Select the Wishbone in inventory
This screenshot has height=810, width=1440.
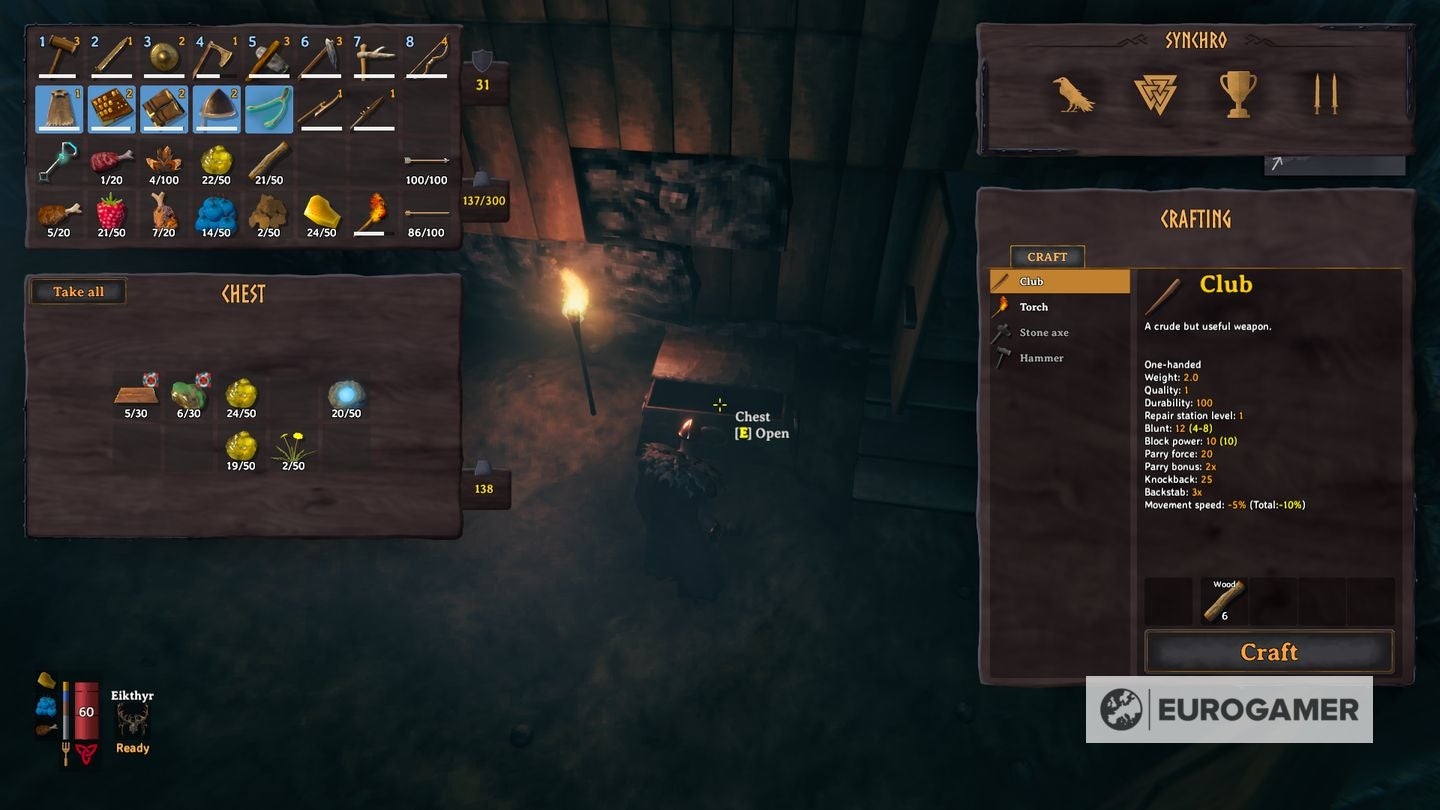269,108
